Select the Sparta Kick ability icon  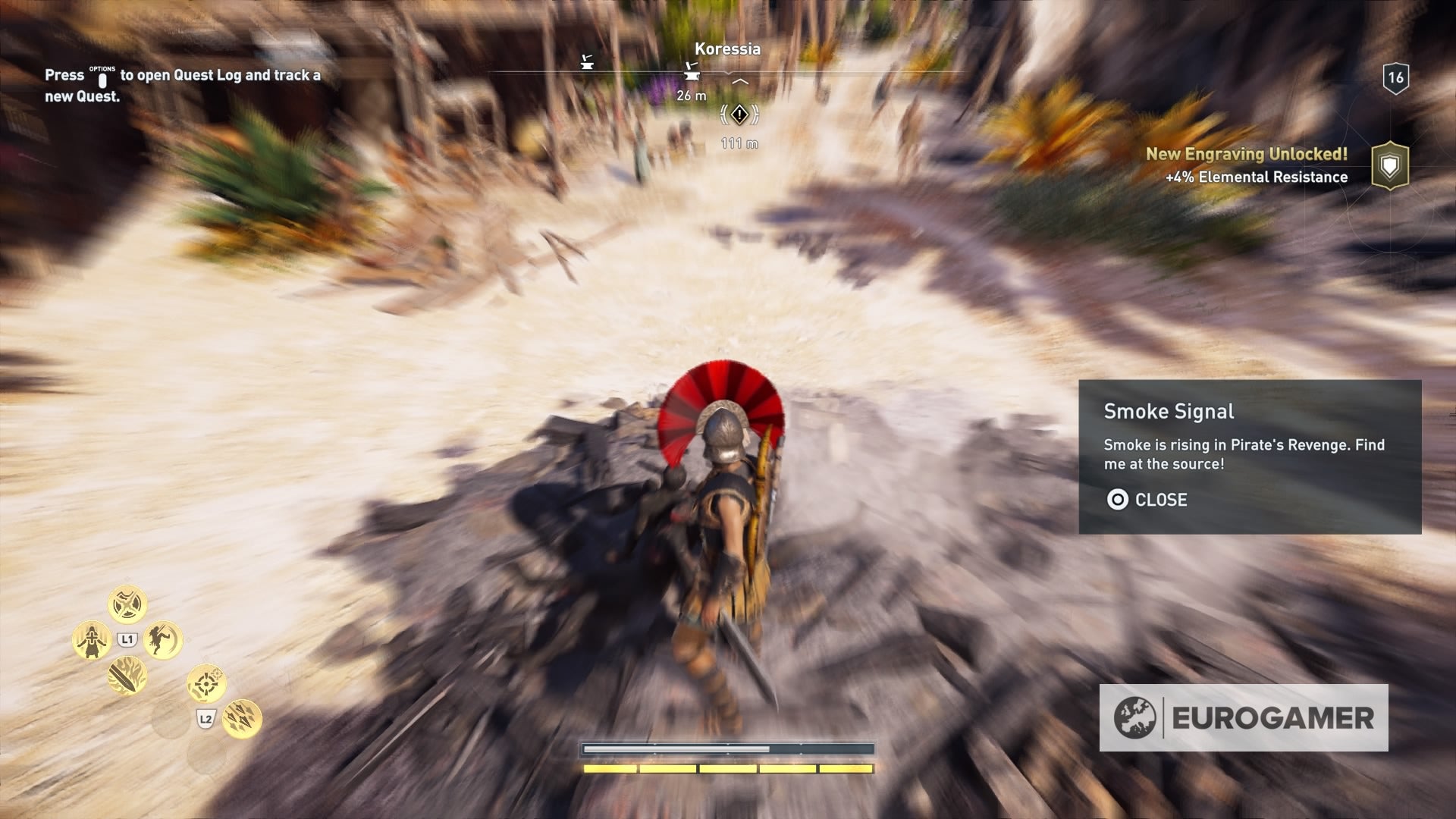pos(160,641)
